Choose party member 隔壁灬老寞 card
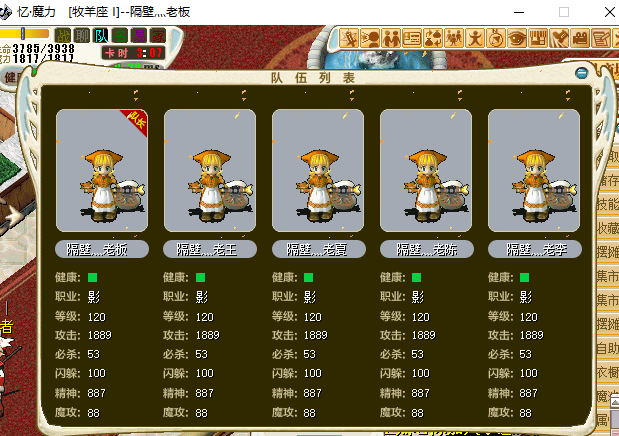Image resolution: width=619 pixels, height=436 pixels. click(x=317, y=172)
